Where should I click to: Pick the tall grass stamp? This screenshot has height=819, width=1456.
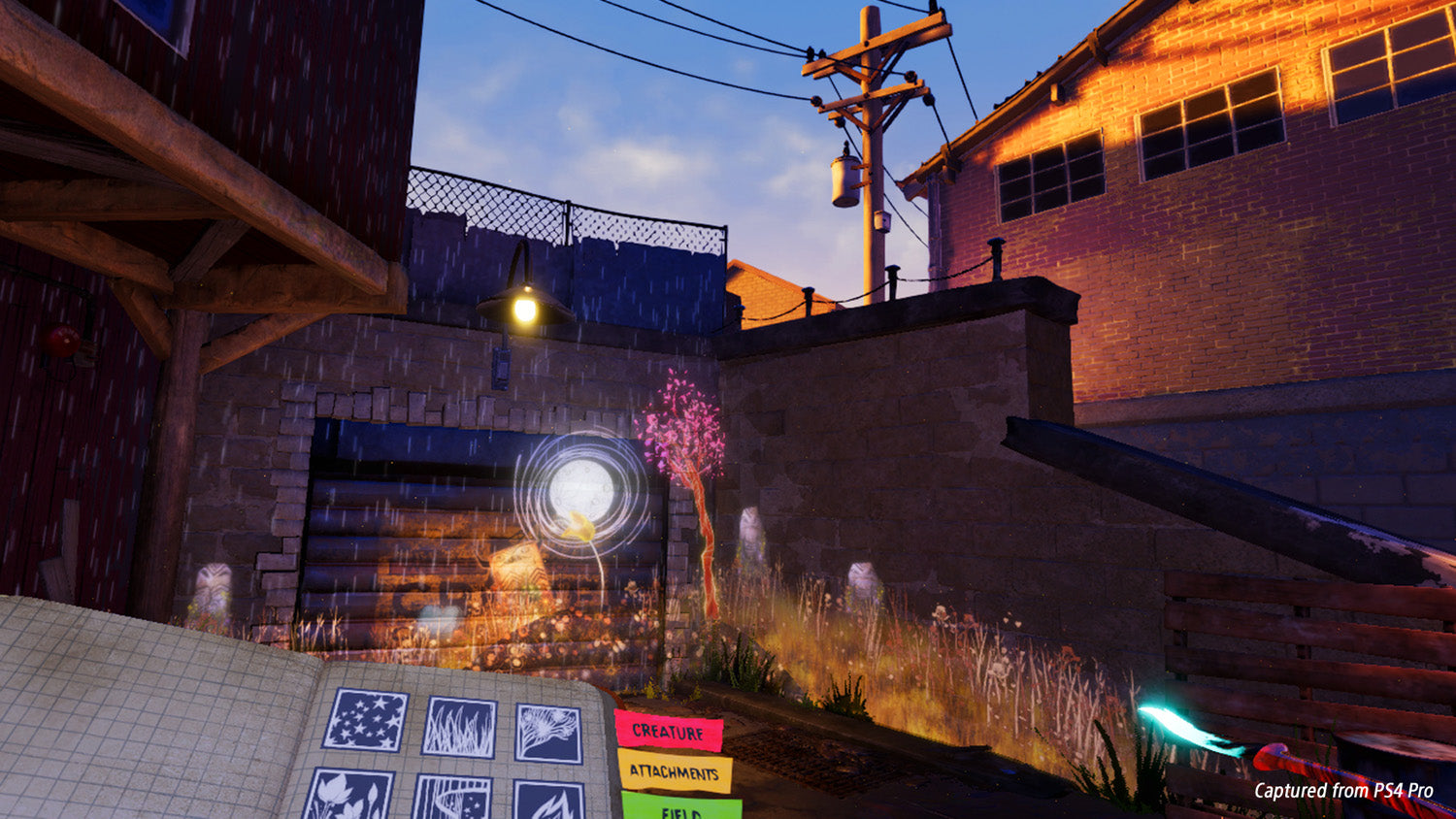coord(459,728)
